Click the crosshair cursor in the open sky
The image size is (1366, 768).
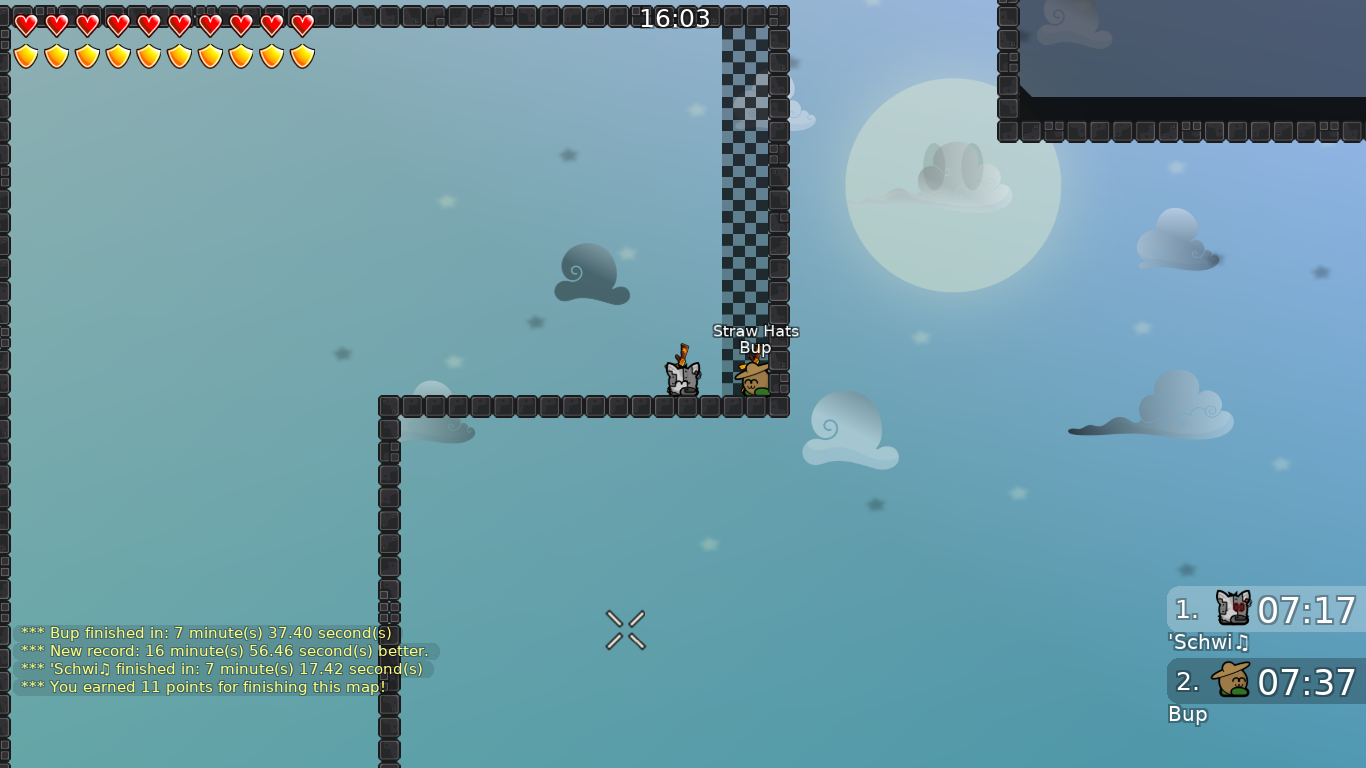click(624, 630)
